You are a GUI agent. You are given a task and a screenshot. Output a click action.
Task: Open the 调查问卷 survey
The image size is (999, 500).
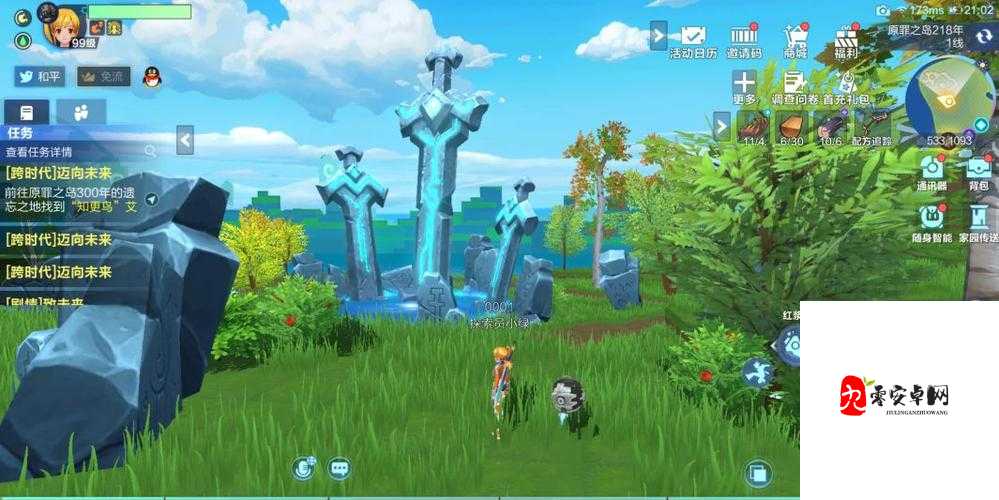point(795,87)
